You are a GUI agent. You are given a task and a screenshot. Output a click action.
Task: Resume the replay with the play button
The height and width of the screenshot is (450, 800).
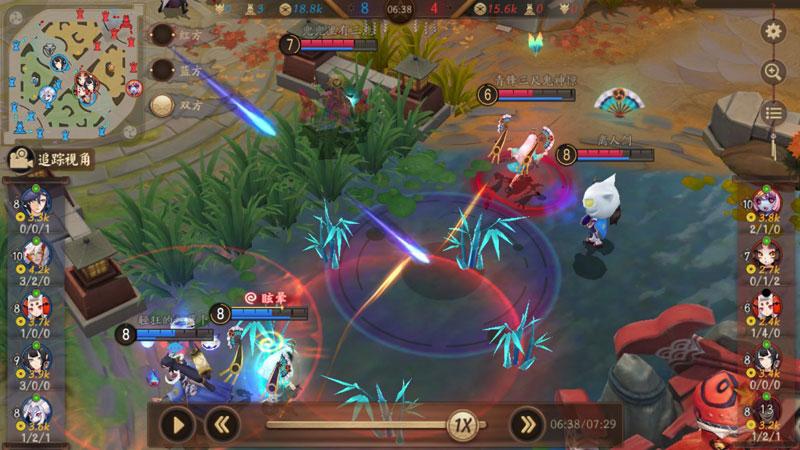(176, 424)
